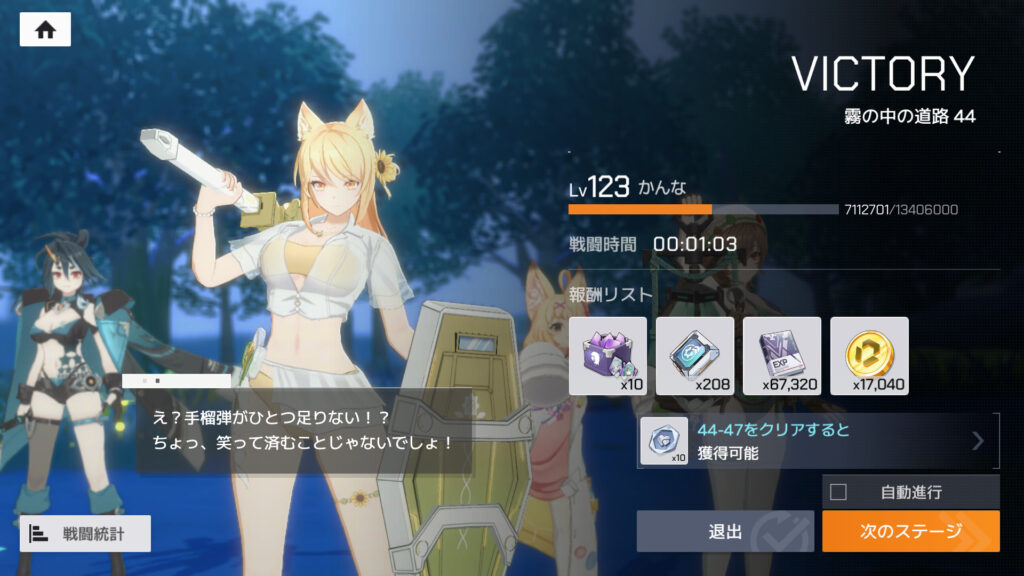Toggle the 自動進行 checkbox
Image resolution: width=1024 pixels, height=576 pixels.
coord(839,492)
